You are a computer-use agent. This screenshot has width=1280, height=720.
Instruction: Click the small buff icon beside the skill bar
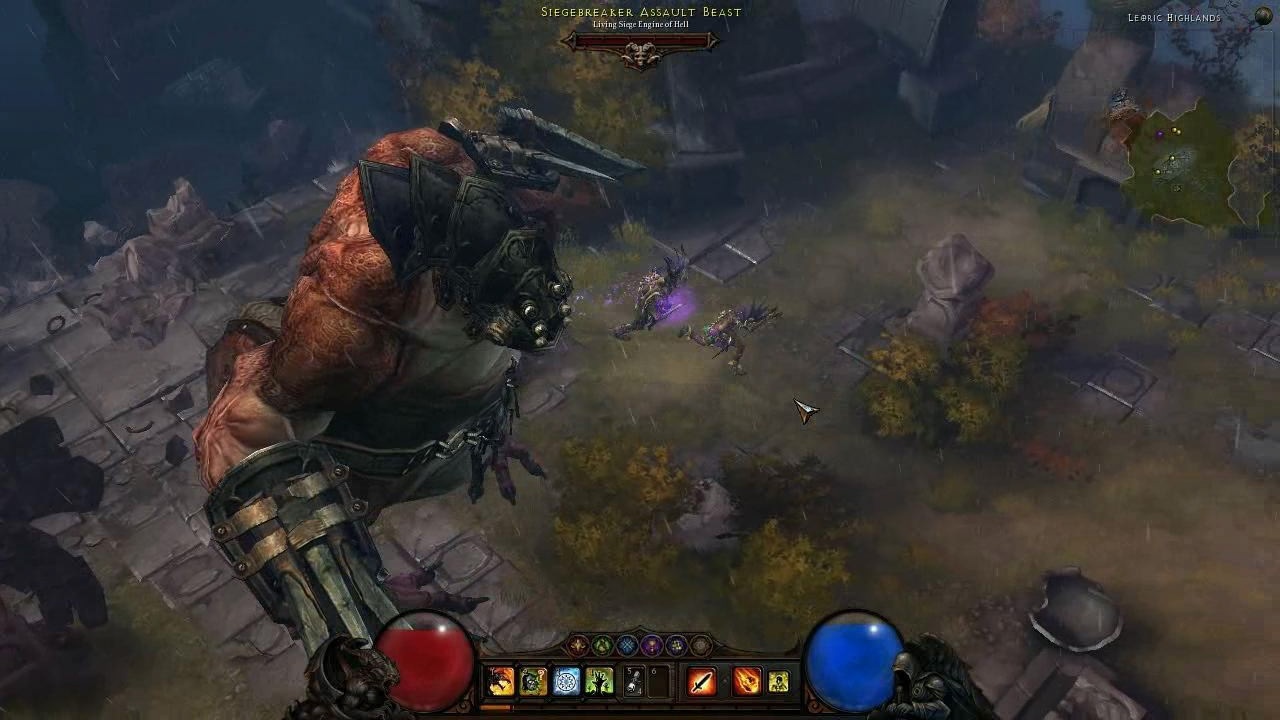click(779, 682)
